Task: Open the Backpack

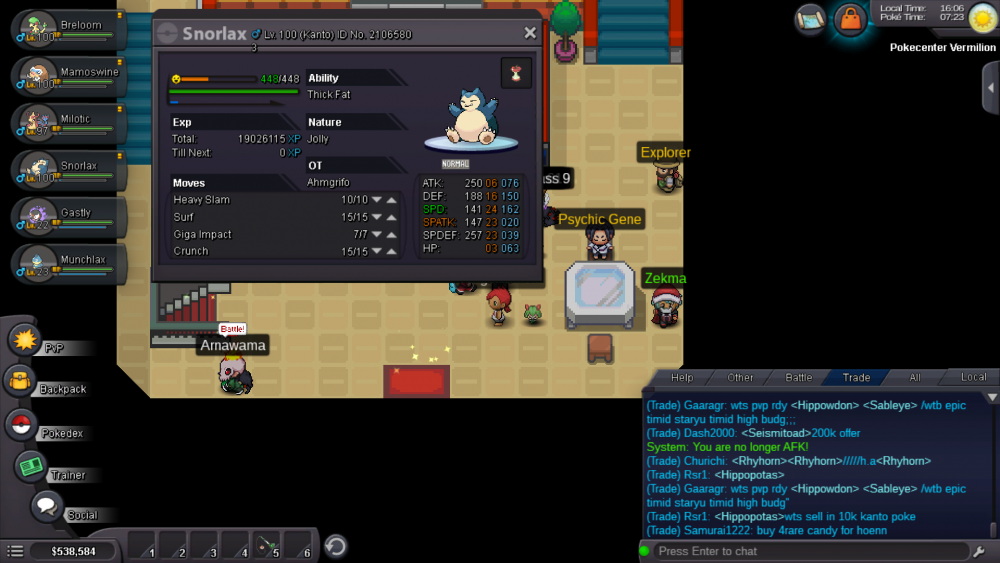Action: [x=20, y=381]
